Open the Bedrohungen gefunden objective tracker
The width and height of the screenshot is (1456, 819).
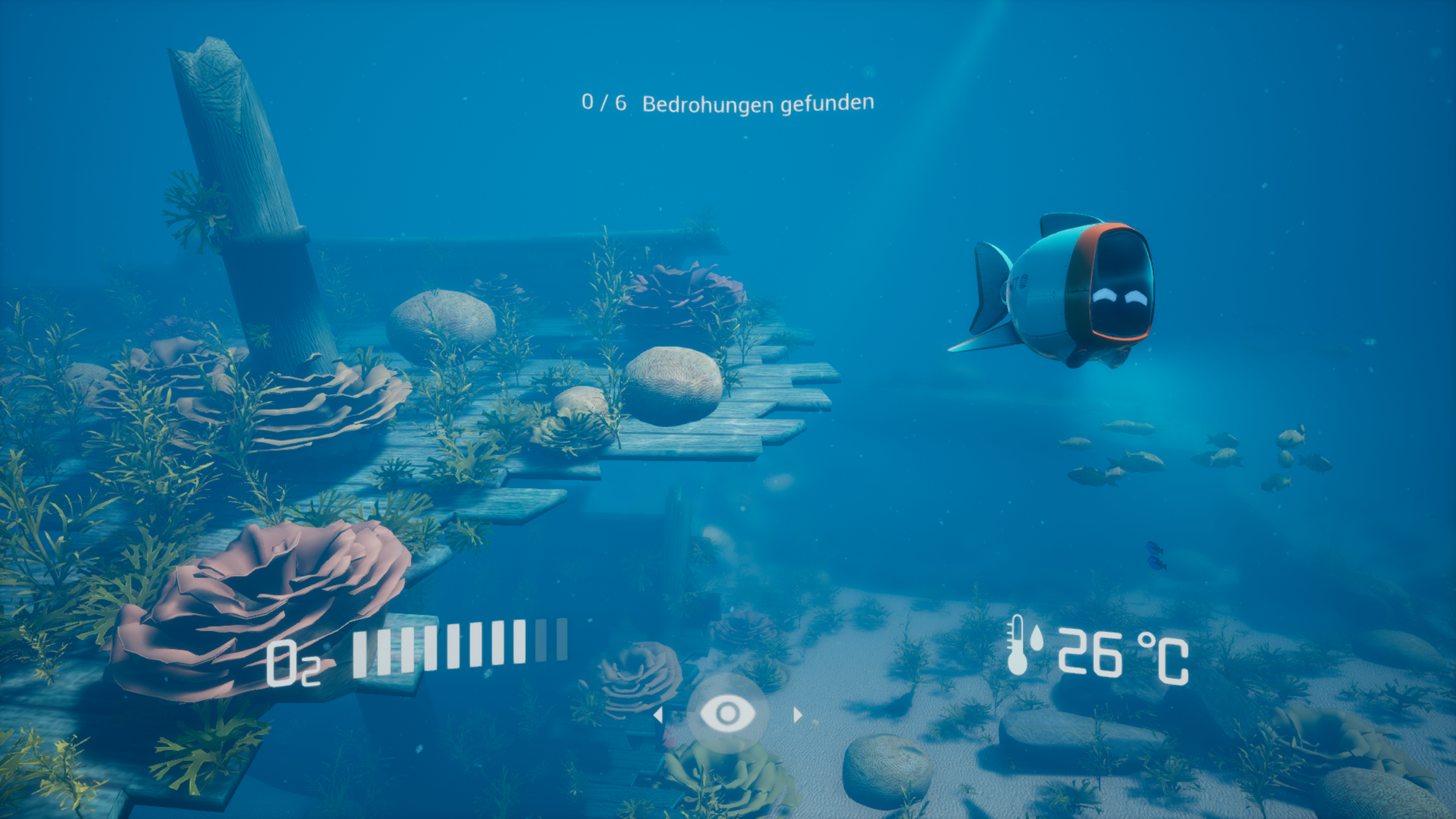coord(727,104)
